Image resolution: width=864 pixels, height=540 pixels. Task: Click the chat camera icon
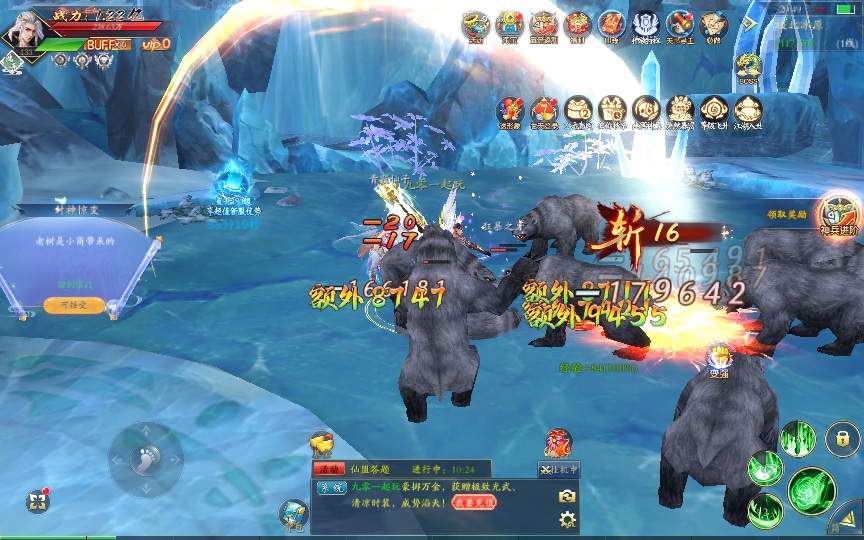pyautogui.click(x=567, y=496)
